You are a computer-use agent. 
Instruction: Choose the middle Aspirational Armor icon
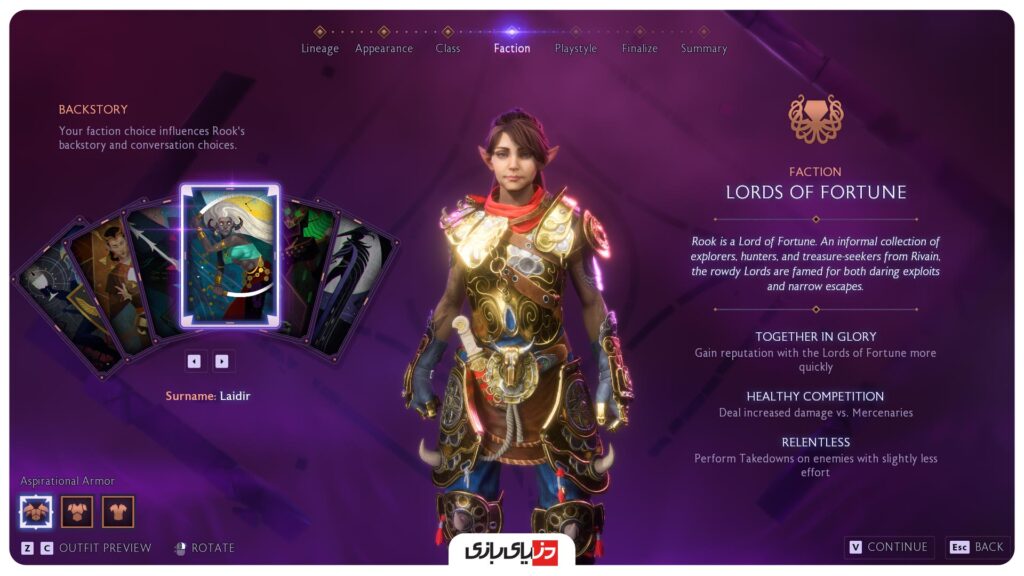pos(77,512)
